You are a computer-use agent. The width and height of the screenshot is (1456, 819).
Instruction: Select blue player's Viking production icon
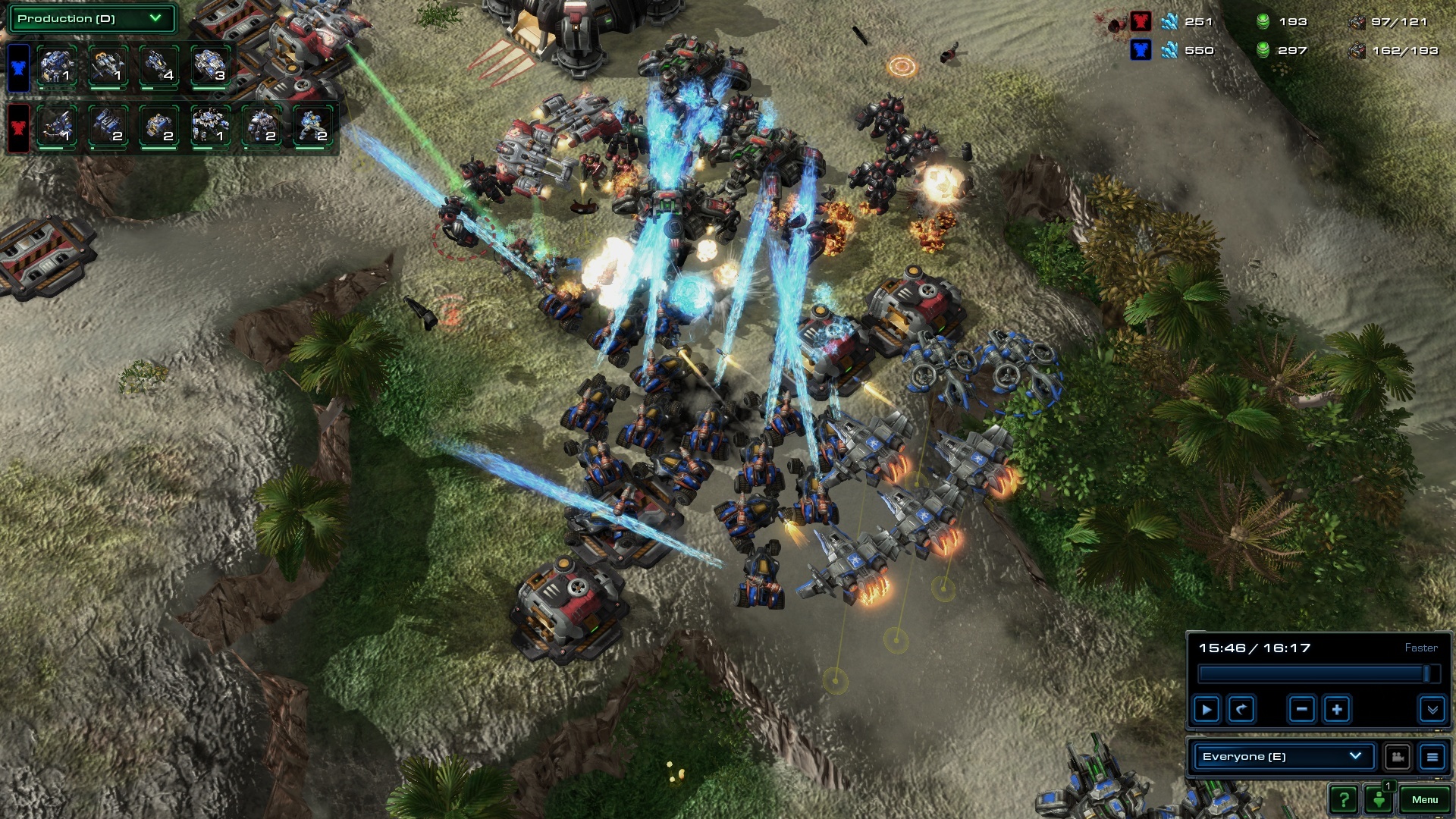[x=106, y=66]
